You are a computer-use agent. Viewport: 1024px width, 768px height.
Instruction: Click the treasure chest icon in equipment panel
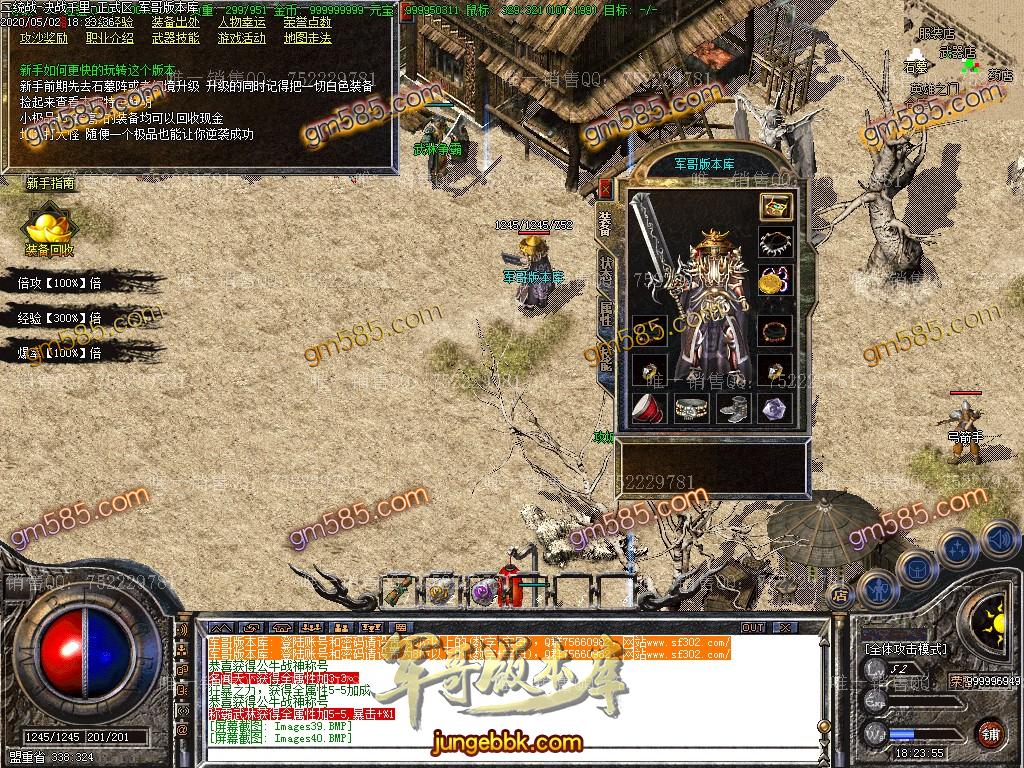coord(775,207)
